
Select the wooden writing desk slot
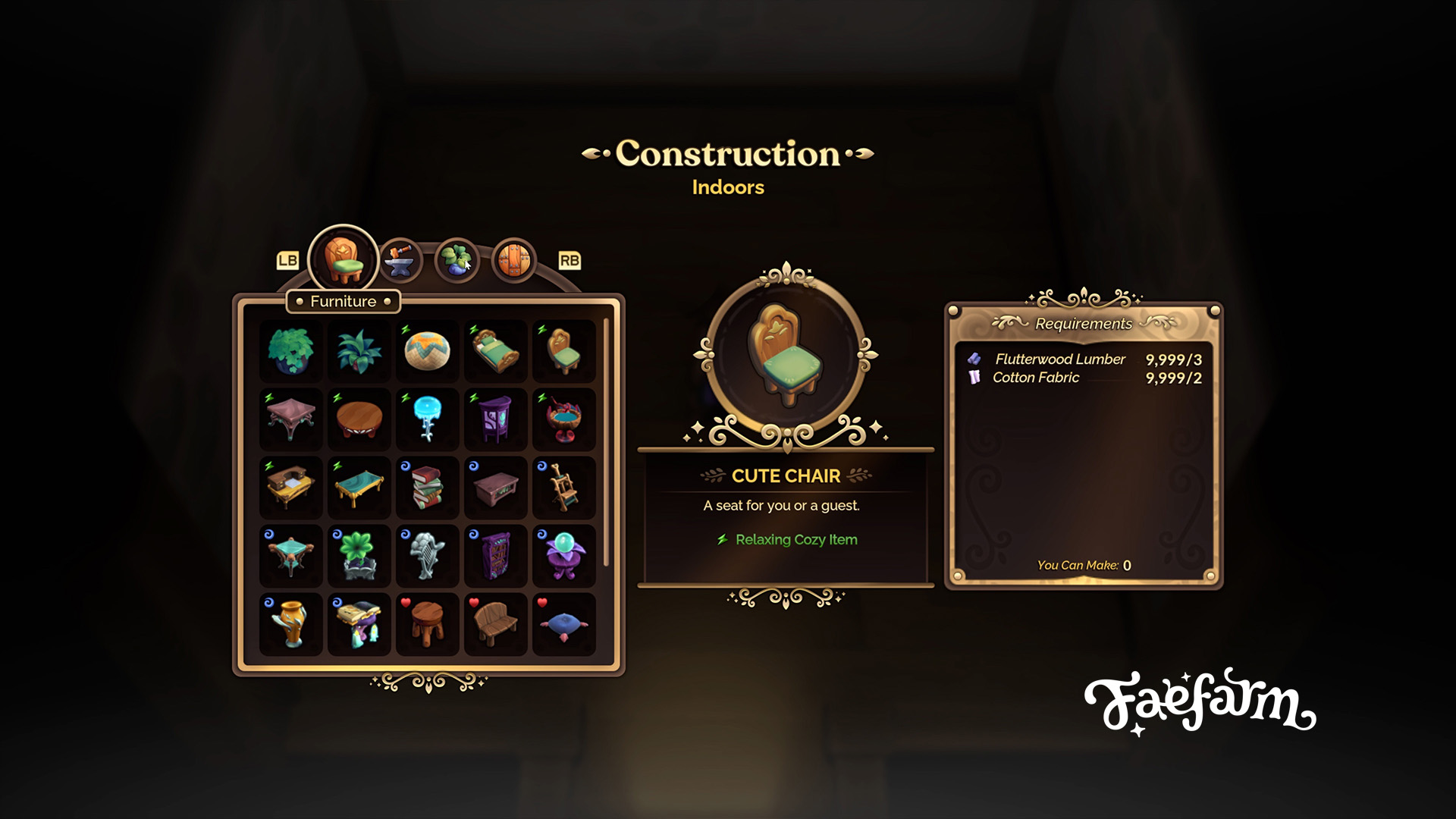[x=290, y=487]
